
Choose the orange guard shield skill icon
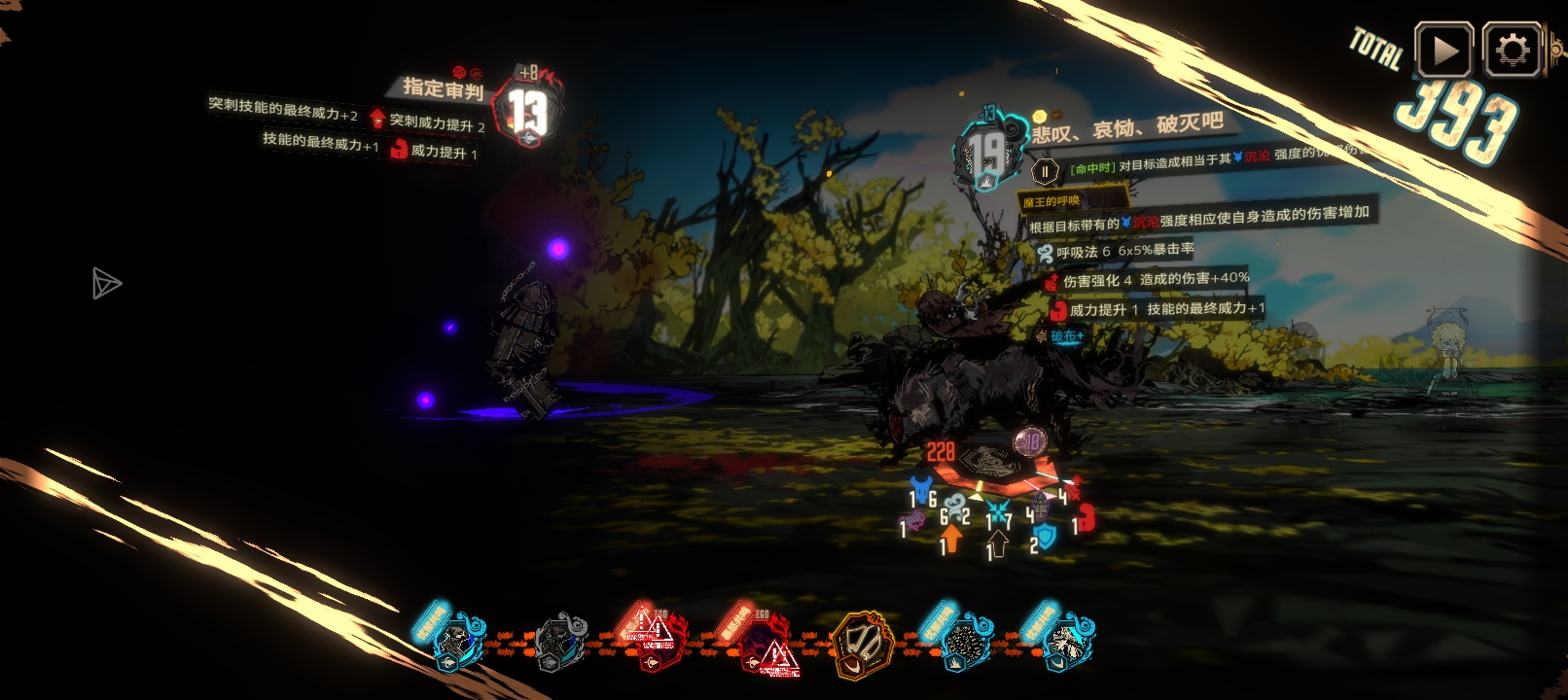862,645
